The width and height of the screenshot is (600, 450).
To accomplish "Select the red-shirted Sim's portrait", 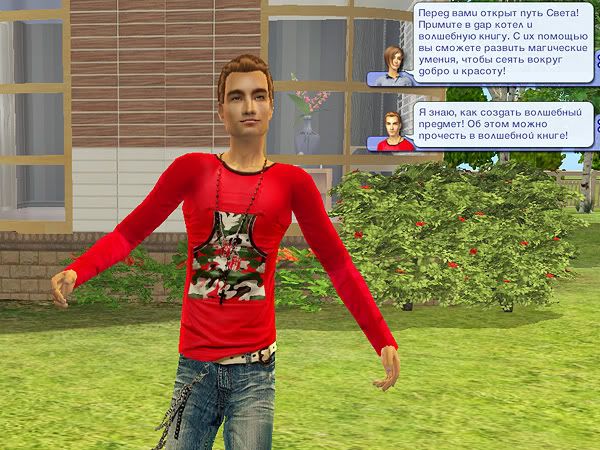I will [x=389, y=130].
